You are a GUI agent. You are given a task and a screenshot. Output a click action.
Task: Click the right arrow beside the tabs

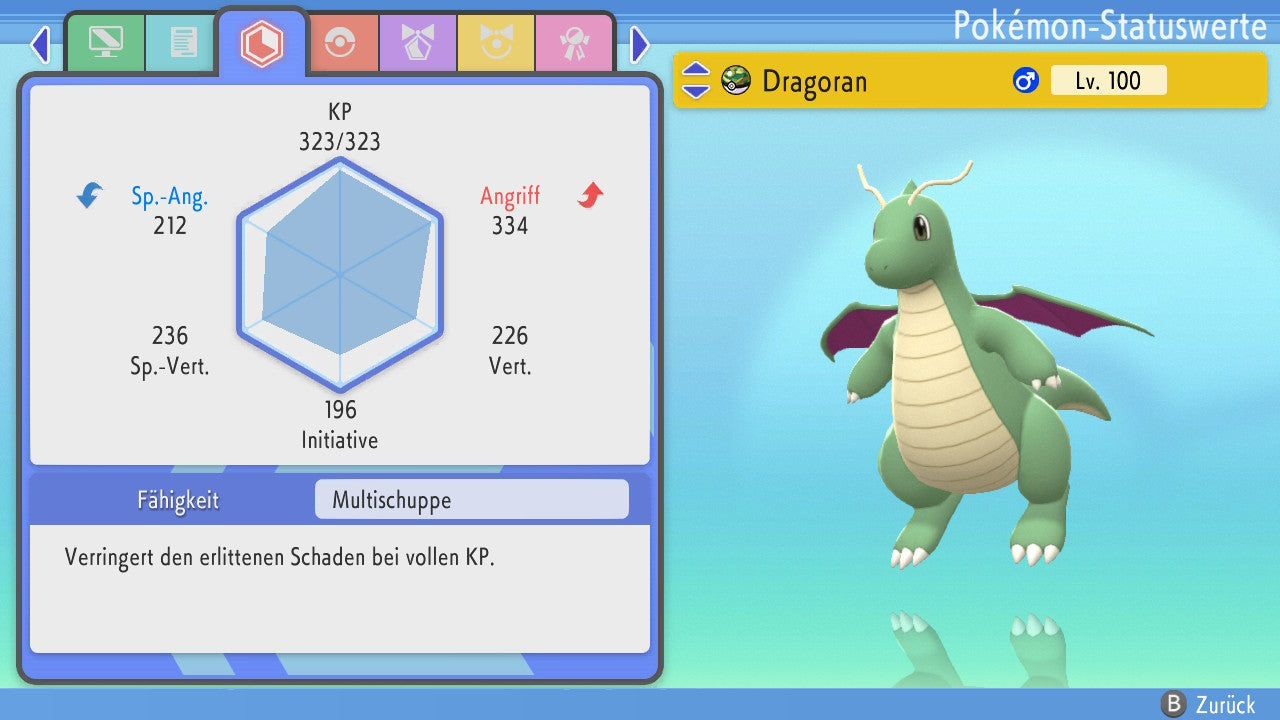[x=640, y=44]
